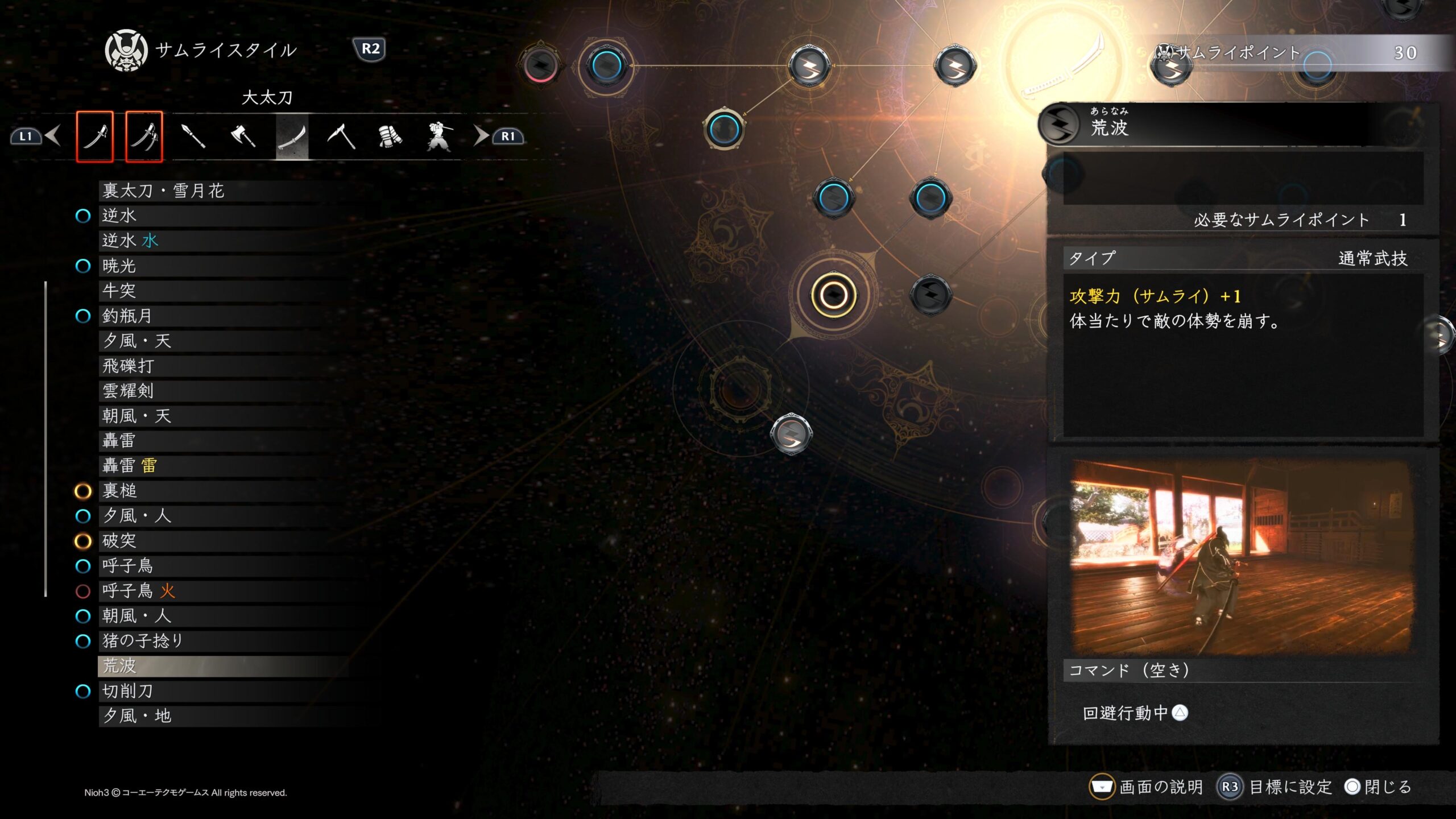
Task: Switch to the gauntlets weapon tab
Action: click(390, 136)
